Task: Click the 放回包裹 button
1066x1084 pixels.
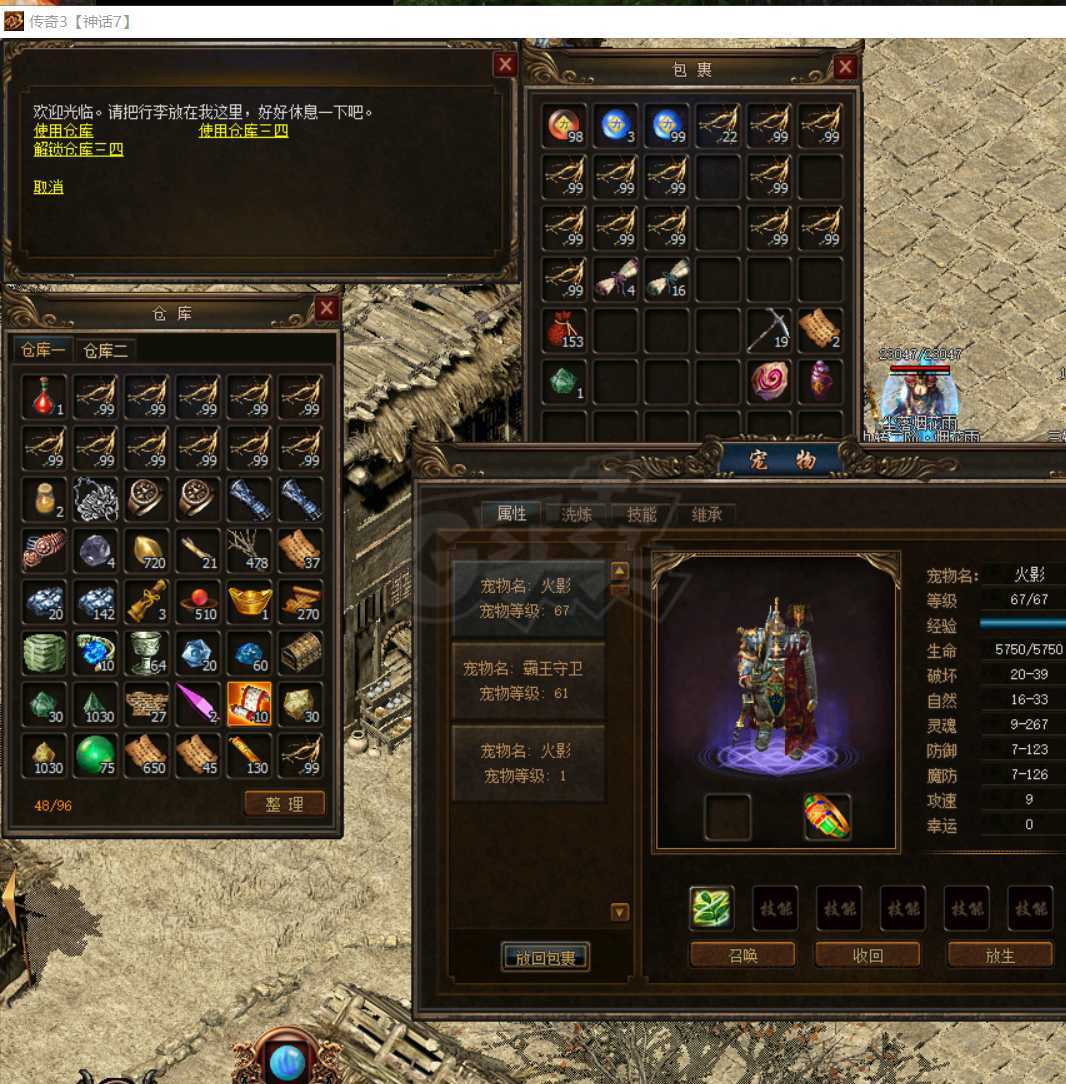Action: coord(545,958)
